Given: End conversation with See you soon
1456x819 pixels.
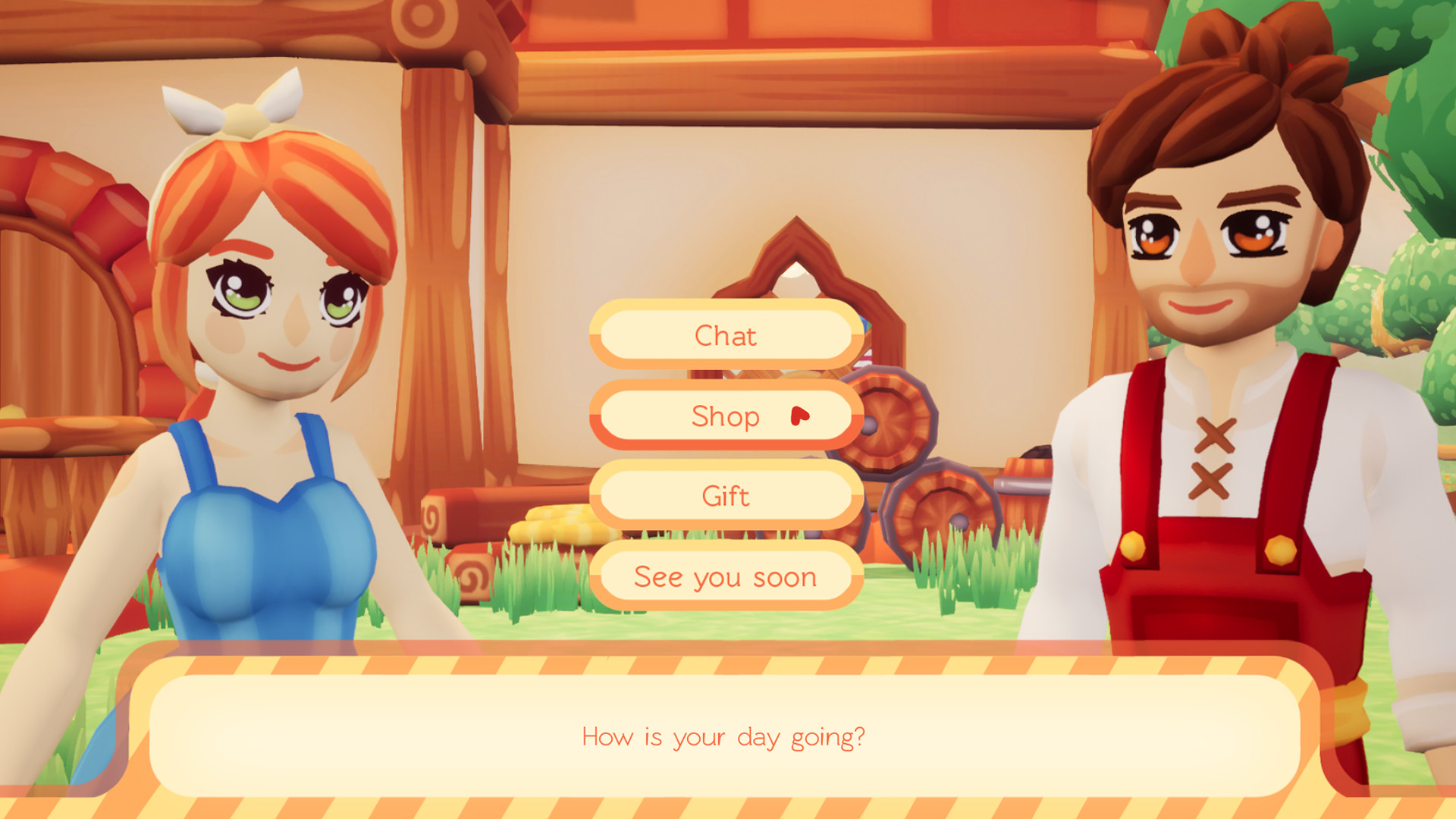Looking at the screenshot, I should [726, 577].
